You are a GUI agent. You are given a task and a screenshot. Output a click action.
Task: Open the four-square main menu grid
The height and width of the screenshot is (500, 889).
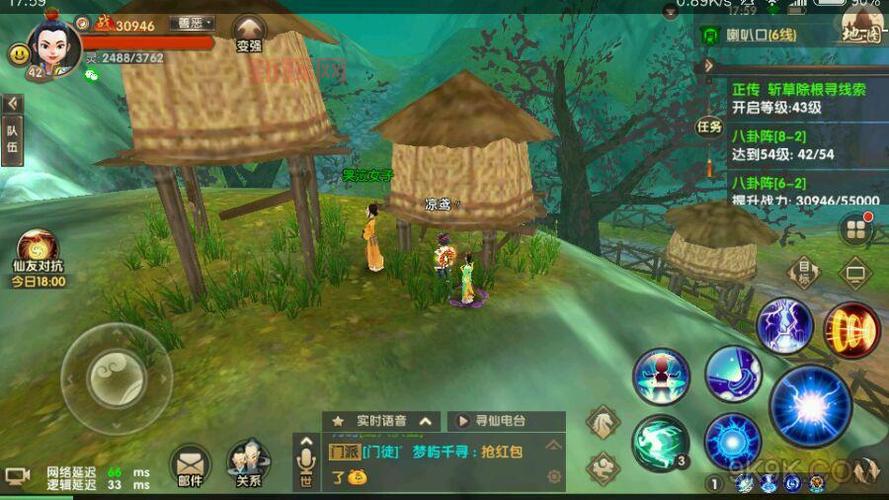coord(856,230)
